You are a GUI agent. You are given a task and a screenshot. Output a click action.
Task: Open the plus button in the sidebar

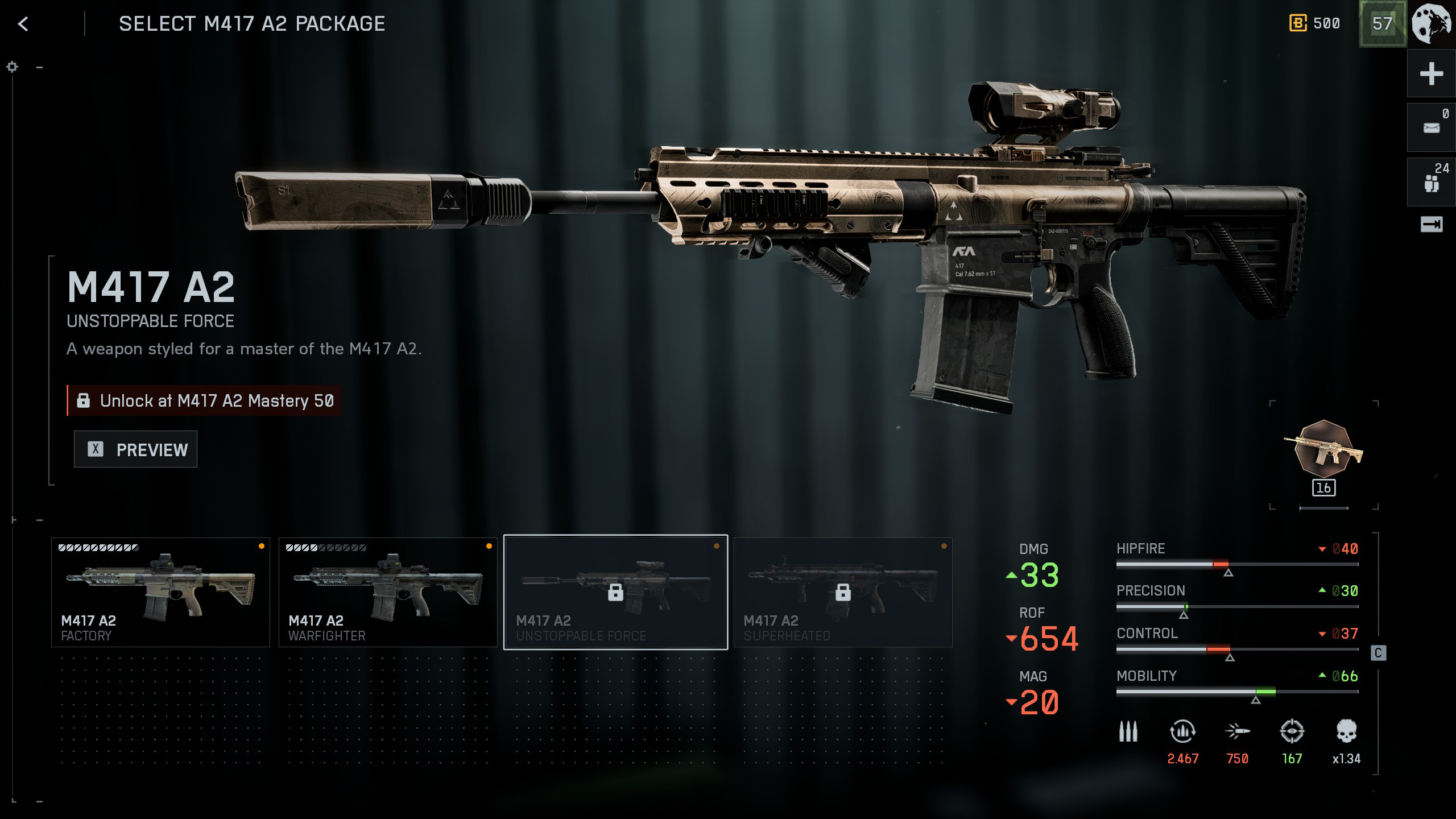[1431, 74]
